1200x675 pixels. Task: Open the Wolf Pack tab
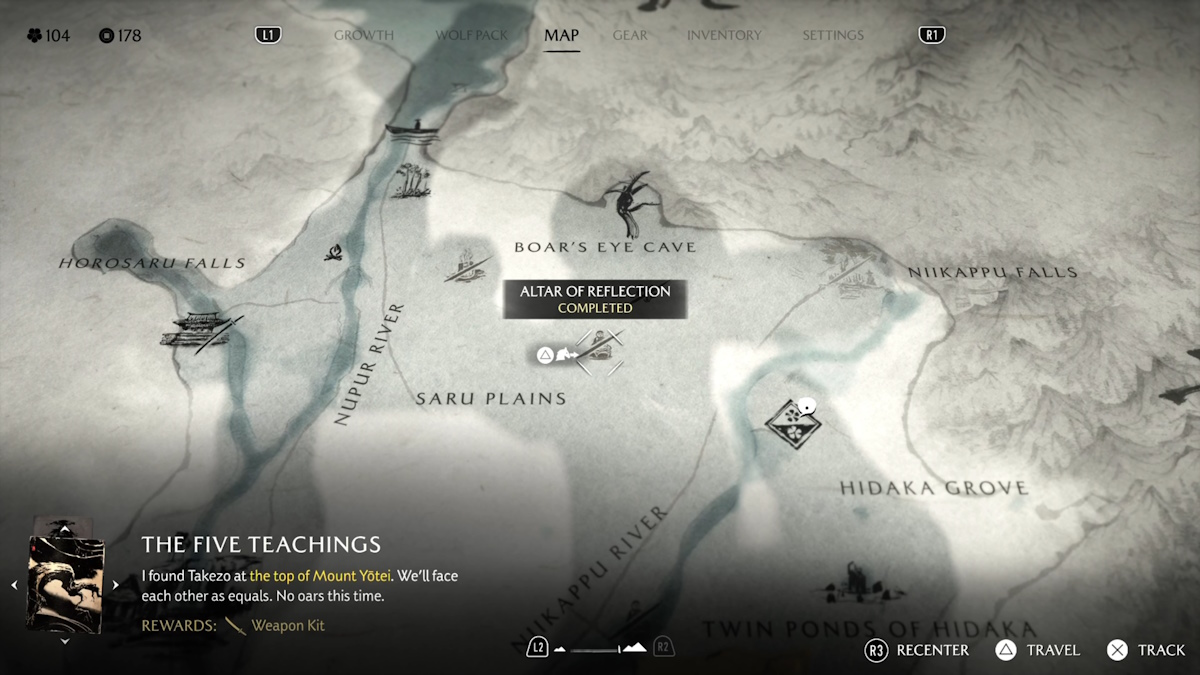click(469, 35)
